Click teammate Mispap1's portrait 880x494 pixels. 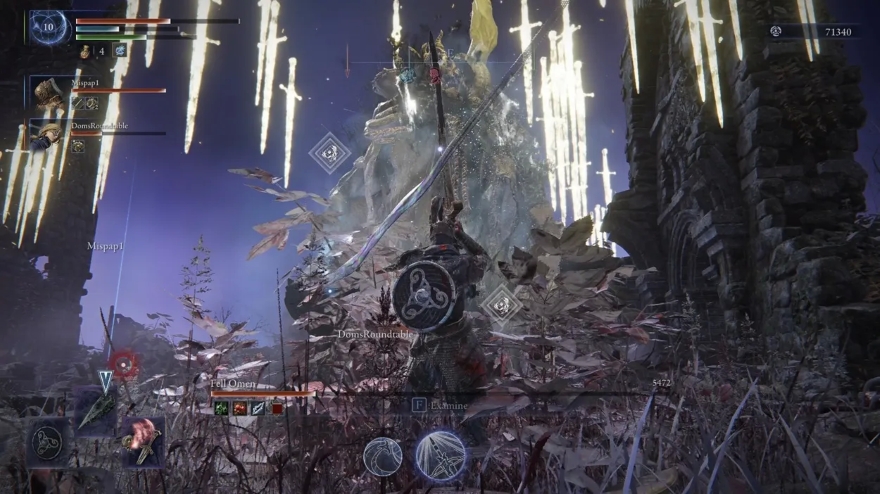click(x=47, y=95)
